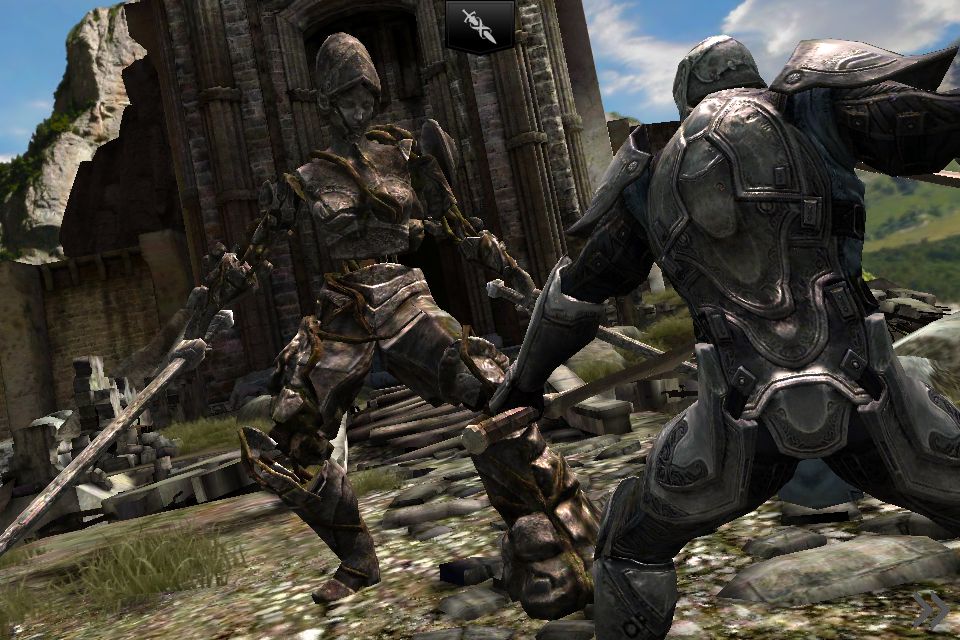Open the sword emblem menu tab
Screen dimensions: 960x640
tap(480, 25)
